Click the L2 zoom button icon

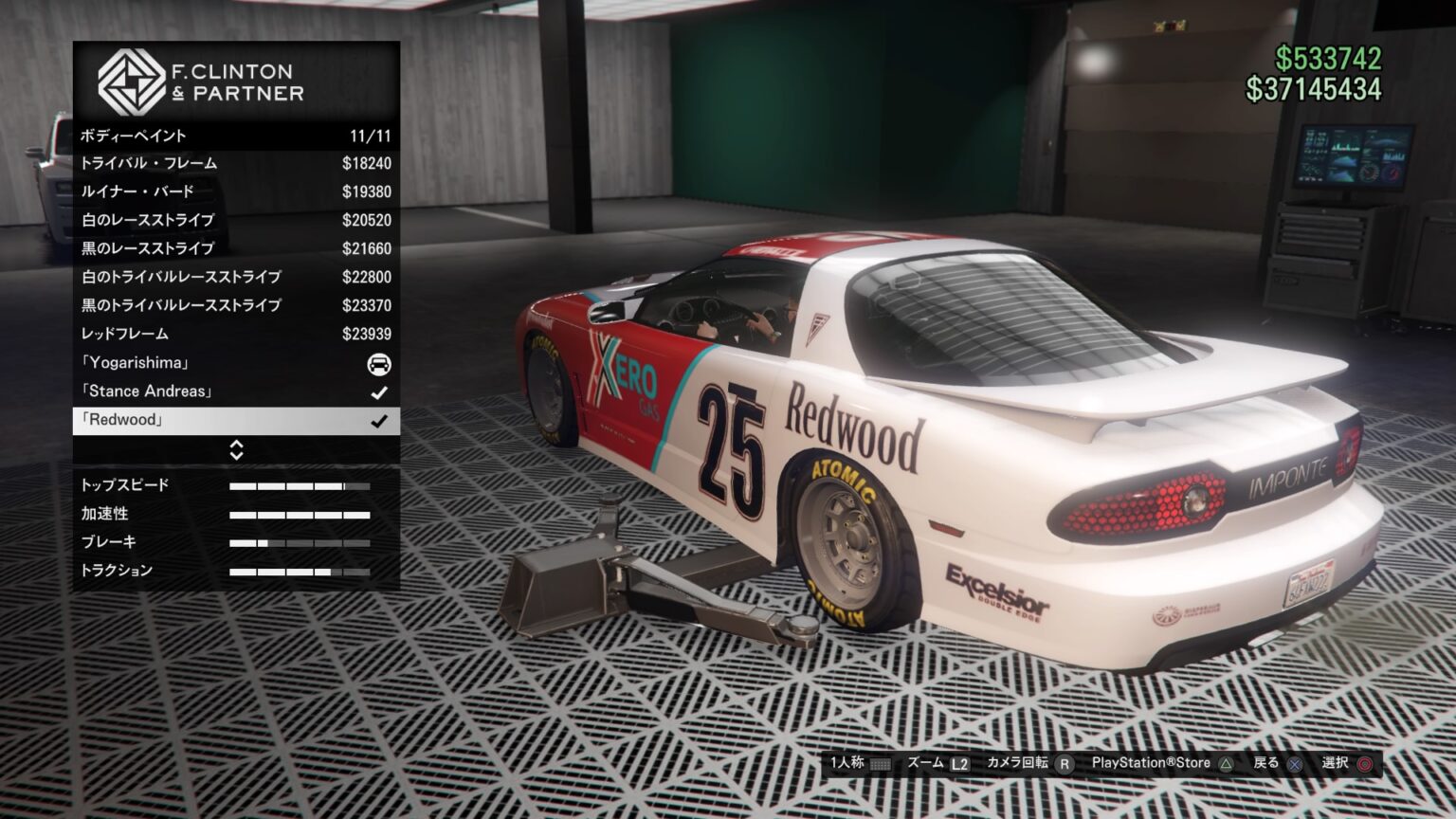coord(958,762)
